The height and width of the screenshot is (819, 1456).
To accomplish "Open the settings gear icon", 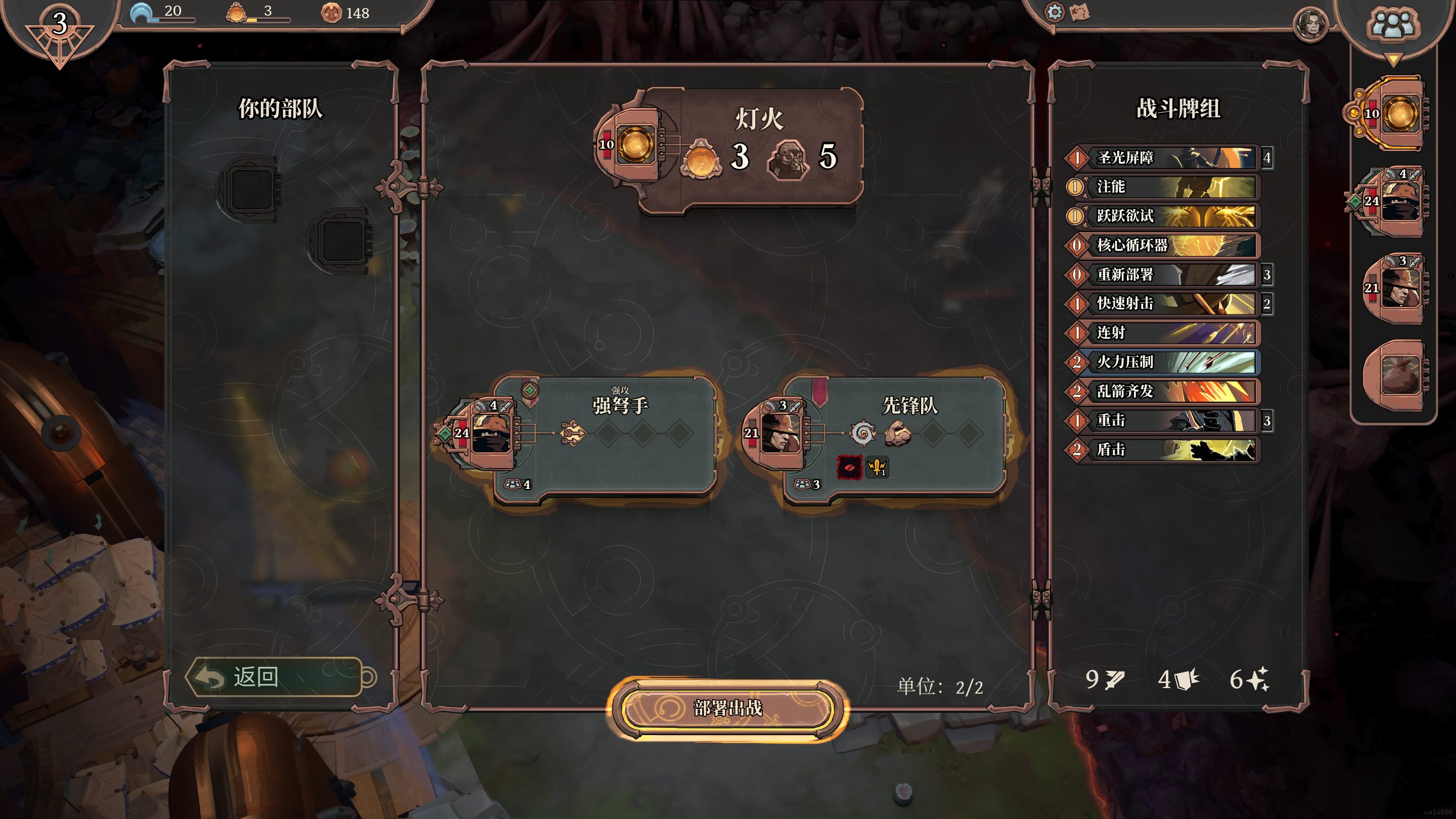I will click(1054, 12).
